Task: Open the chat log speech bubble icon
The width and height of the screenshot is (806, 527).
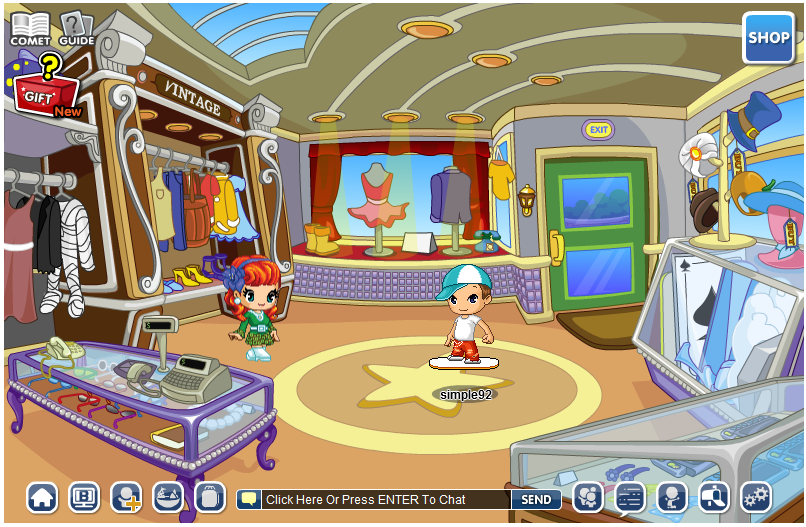Action: [630, 497]
